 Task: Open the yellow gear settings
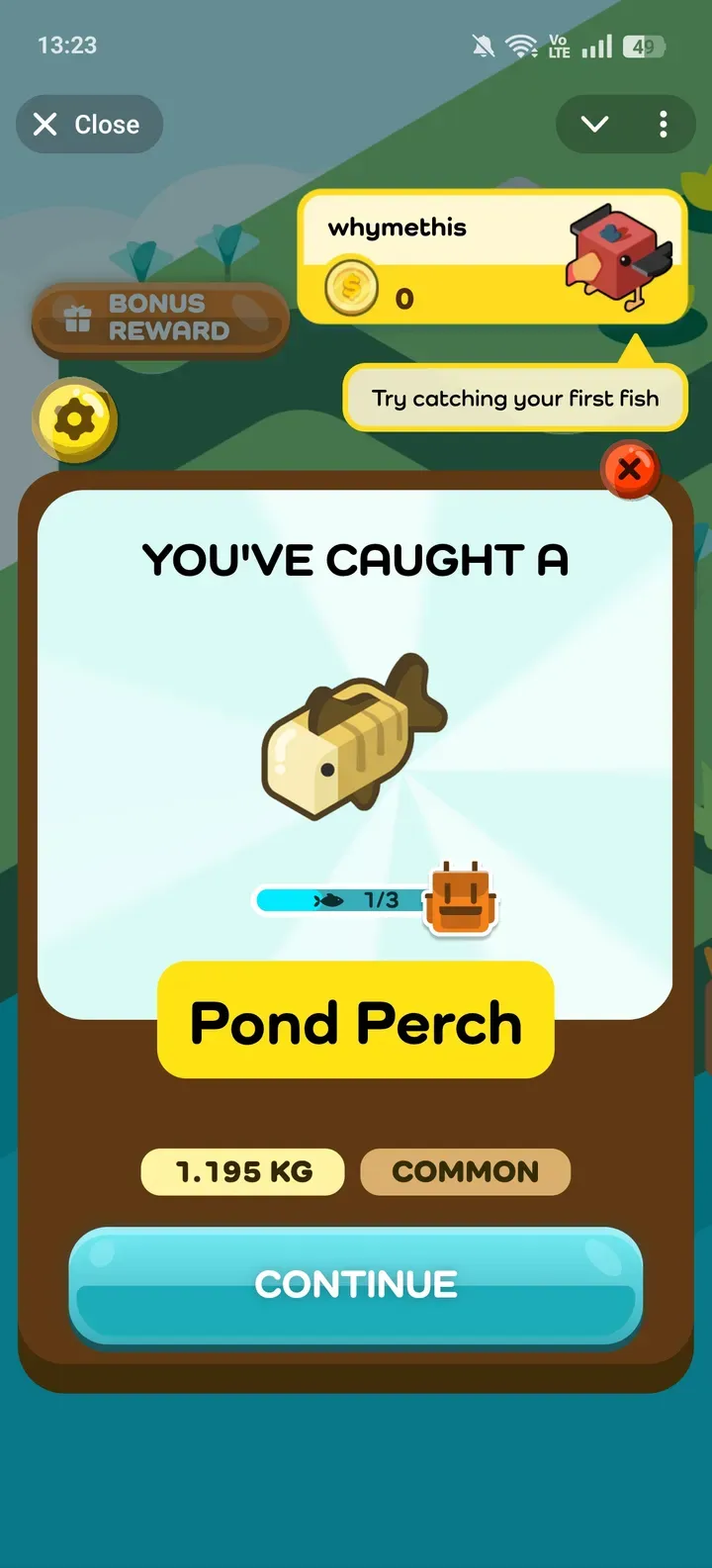tap(75, 420)
